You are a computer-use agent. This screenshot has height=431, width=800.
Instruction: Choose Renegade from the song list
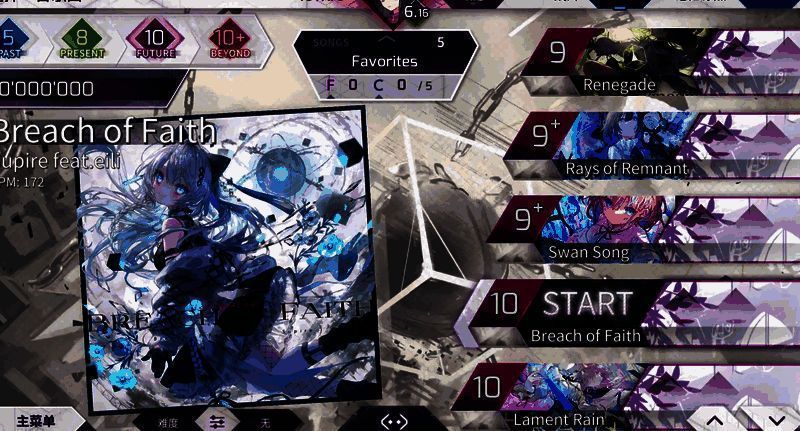(x=640, y=61)
